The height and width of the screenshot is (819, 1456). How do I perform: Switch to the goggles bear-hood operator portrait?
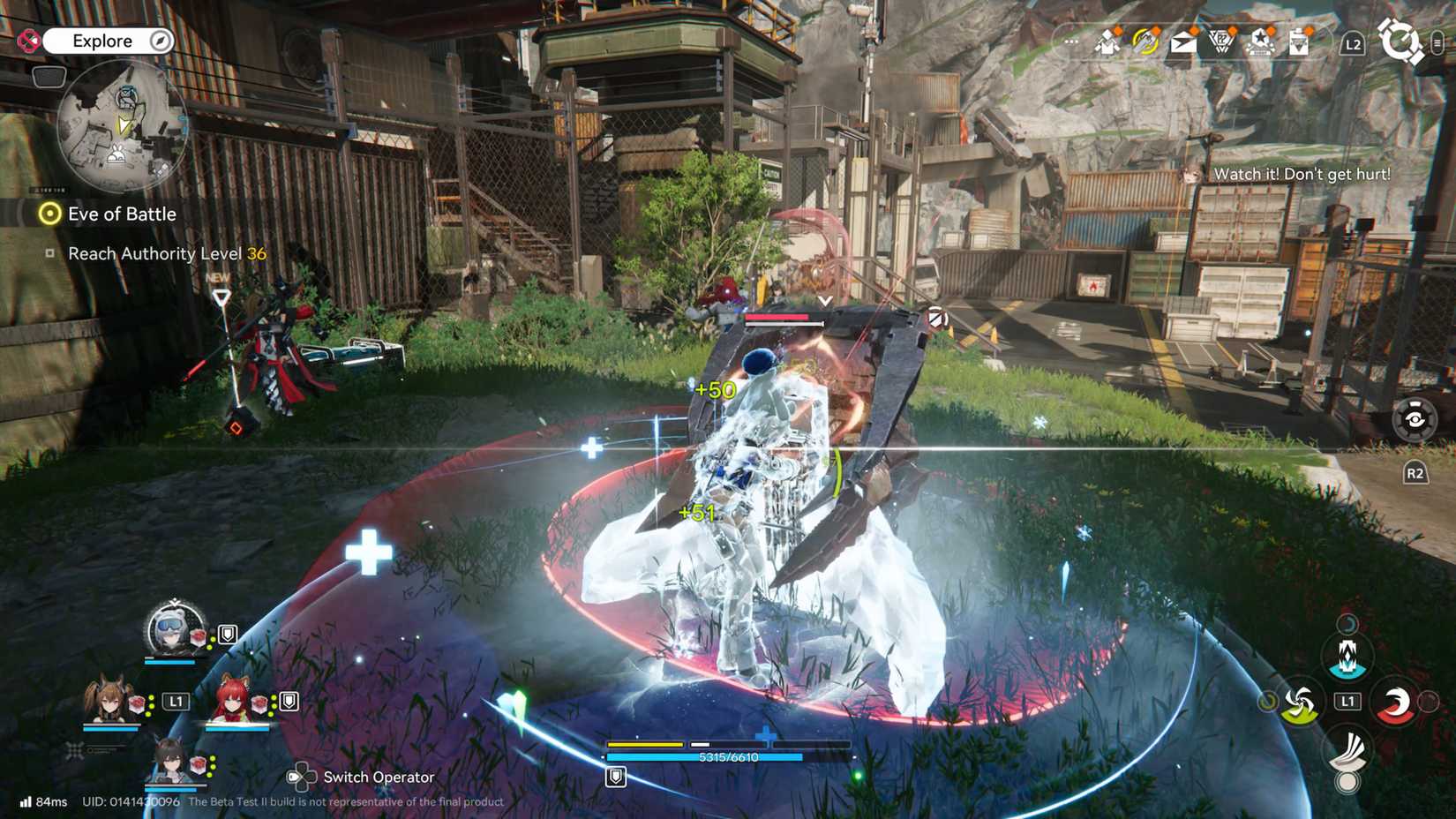coord(172,629)
